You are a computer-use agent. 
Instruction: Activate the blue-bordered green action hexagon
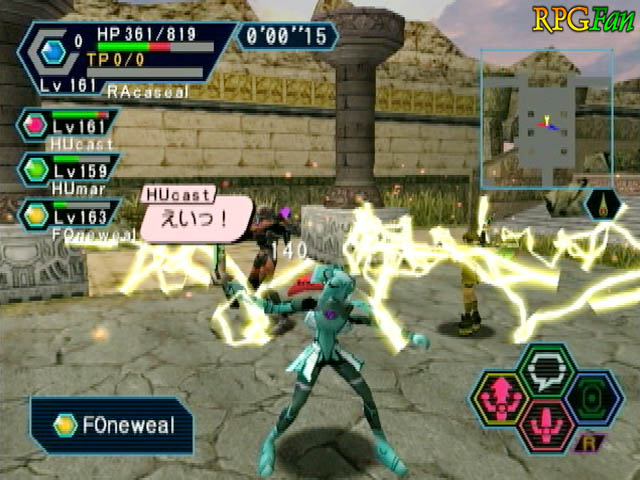pyautogui.click(x=594, y=397)
